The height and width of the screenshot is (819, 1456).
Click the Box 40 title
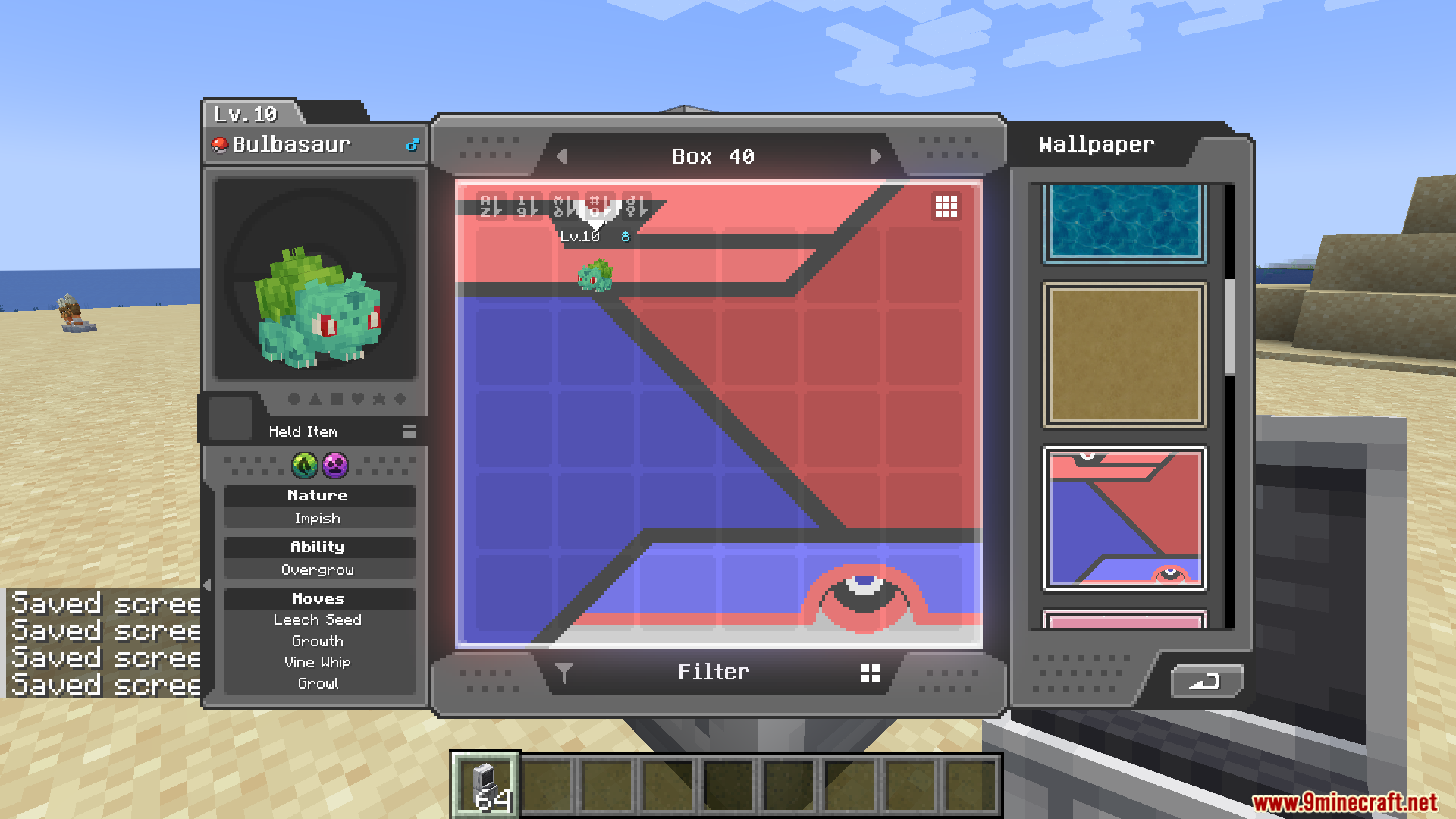(714, 156)
